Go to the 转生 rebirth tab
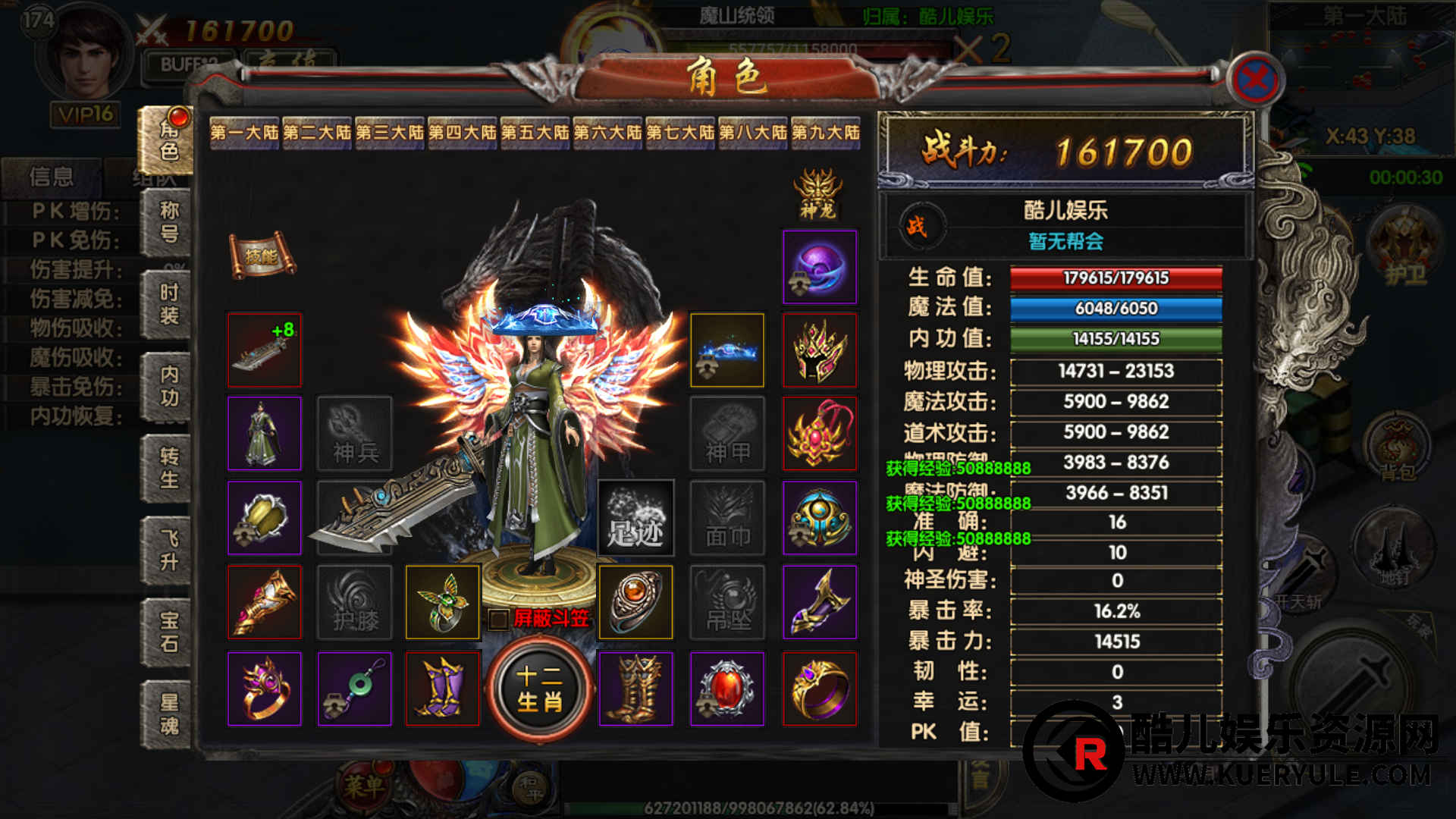 (x=169, y=468)
